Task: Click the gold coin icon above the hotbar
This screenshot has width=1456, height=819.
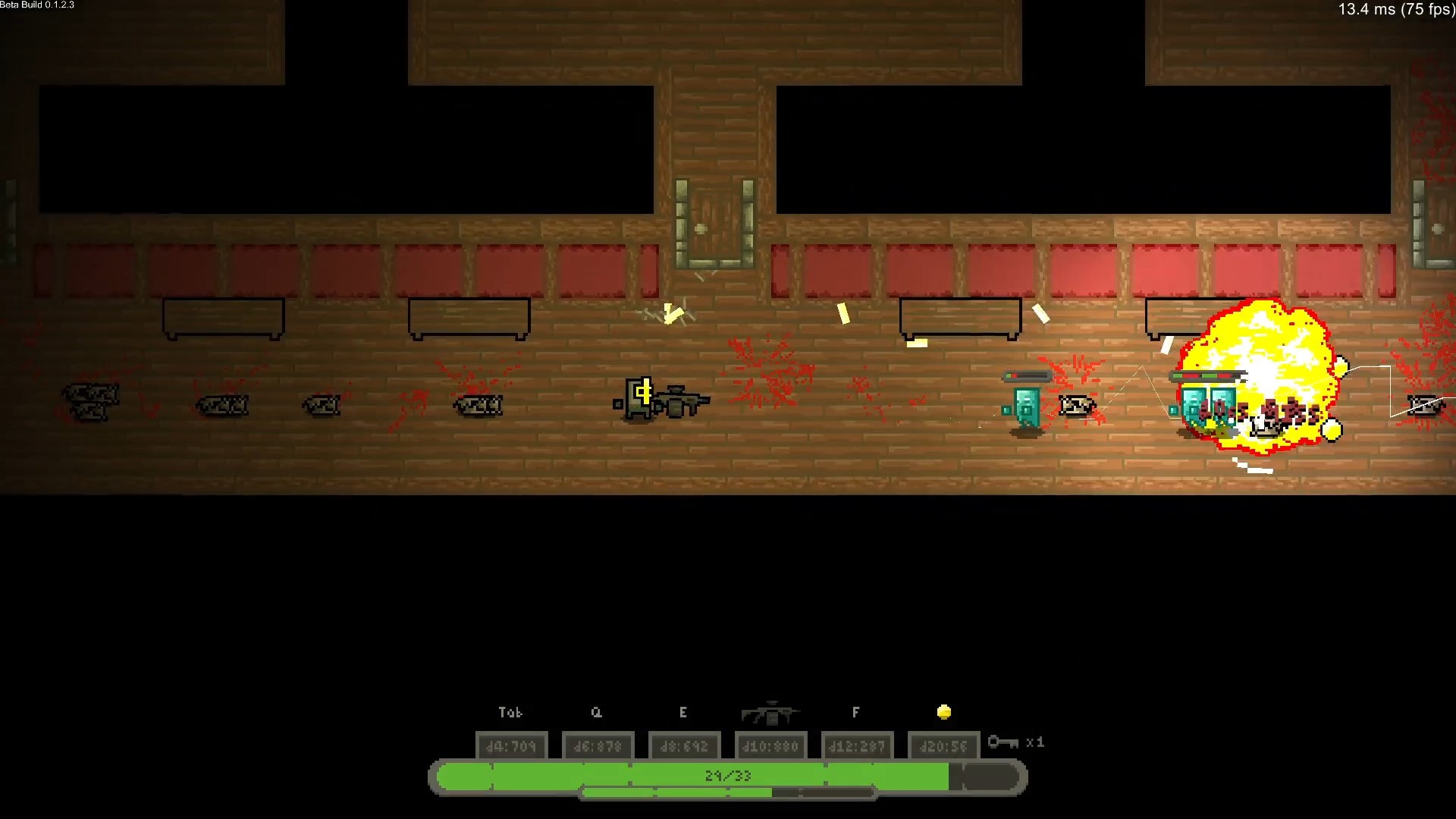Action: [x=943, y=711]
